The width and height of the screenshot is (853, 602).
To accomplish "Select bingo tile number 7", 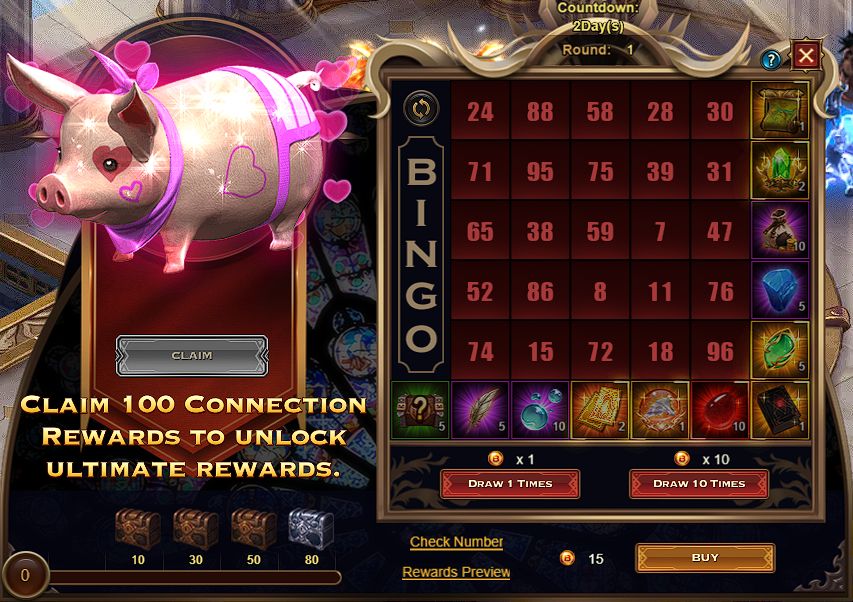I will click(x=660, y=231).
